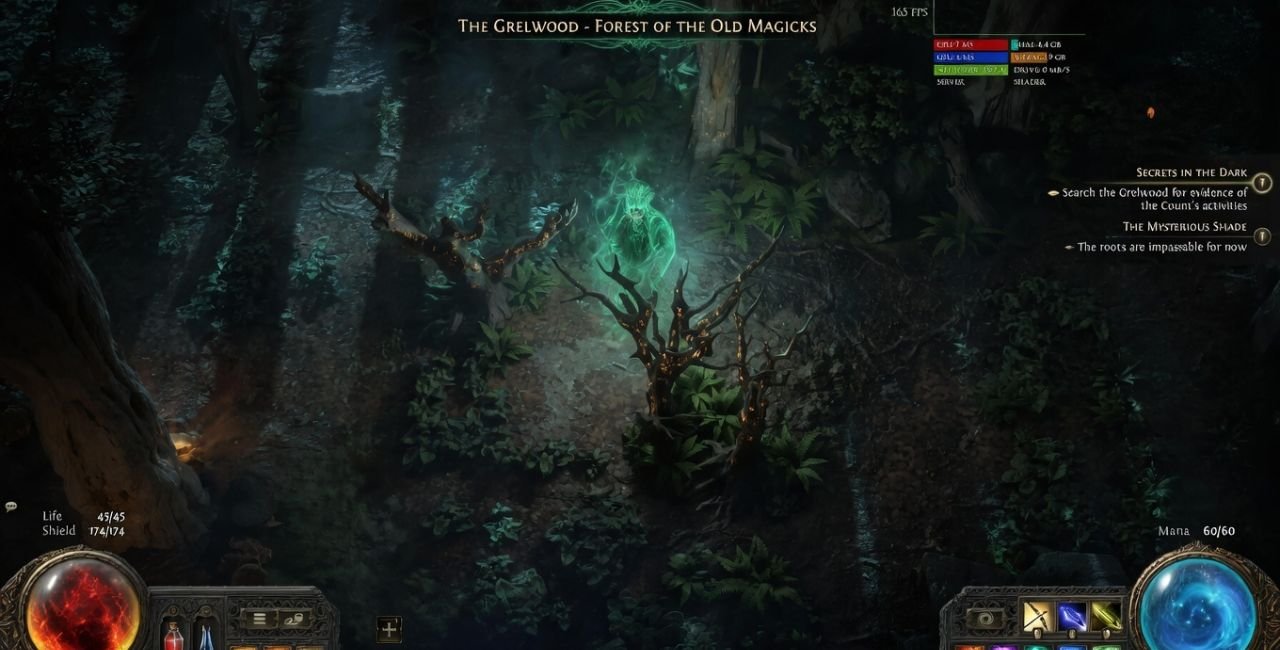Open the inventory rings-and-cup button
The height and width of the screenshot is (650, 1280).
pyautogui.click(x=292, y=619)
